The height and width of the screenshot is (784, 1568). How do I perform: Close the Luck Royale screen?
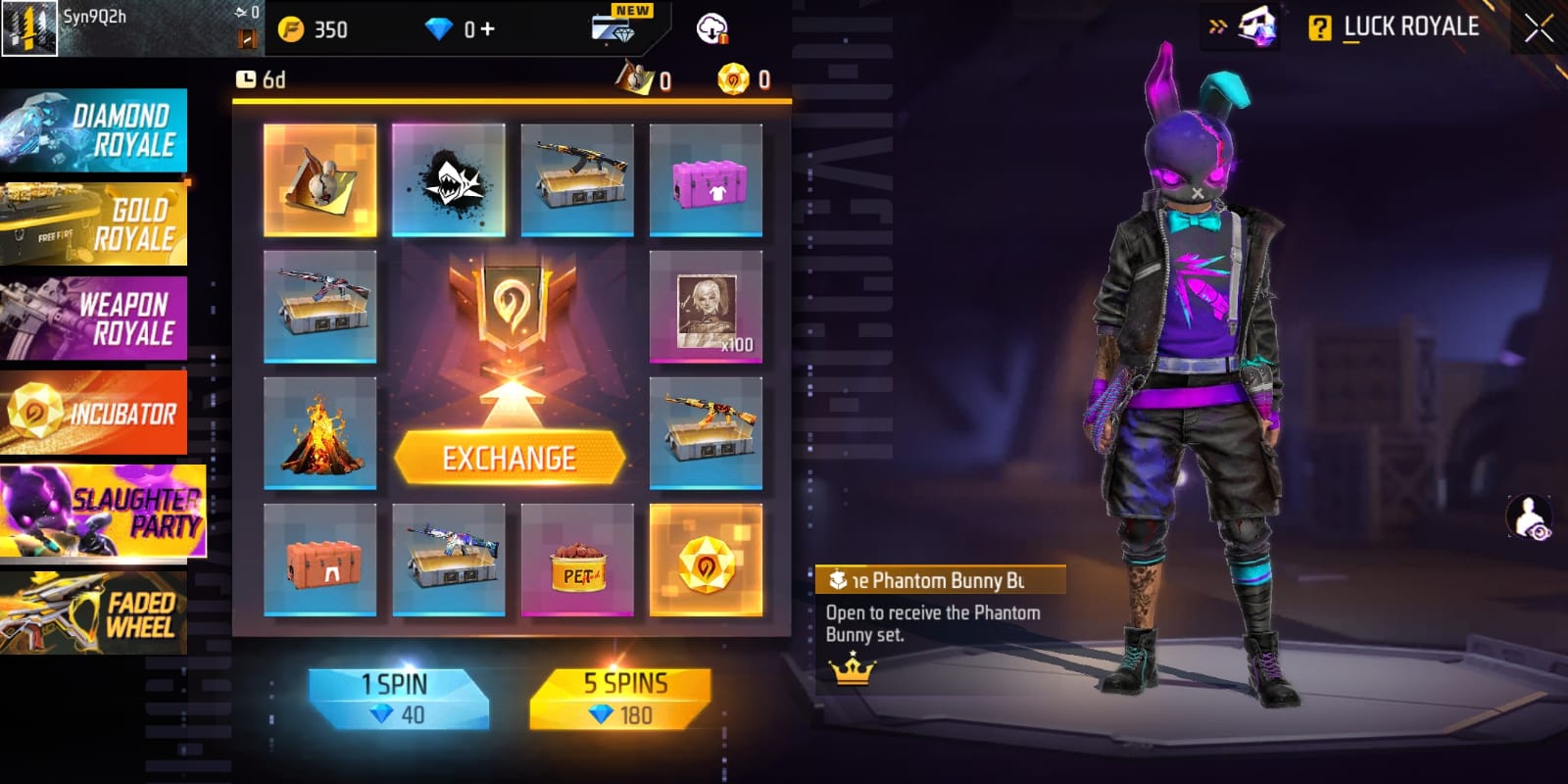point(1539,27)
